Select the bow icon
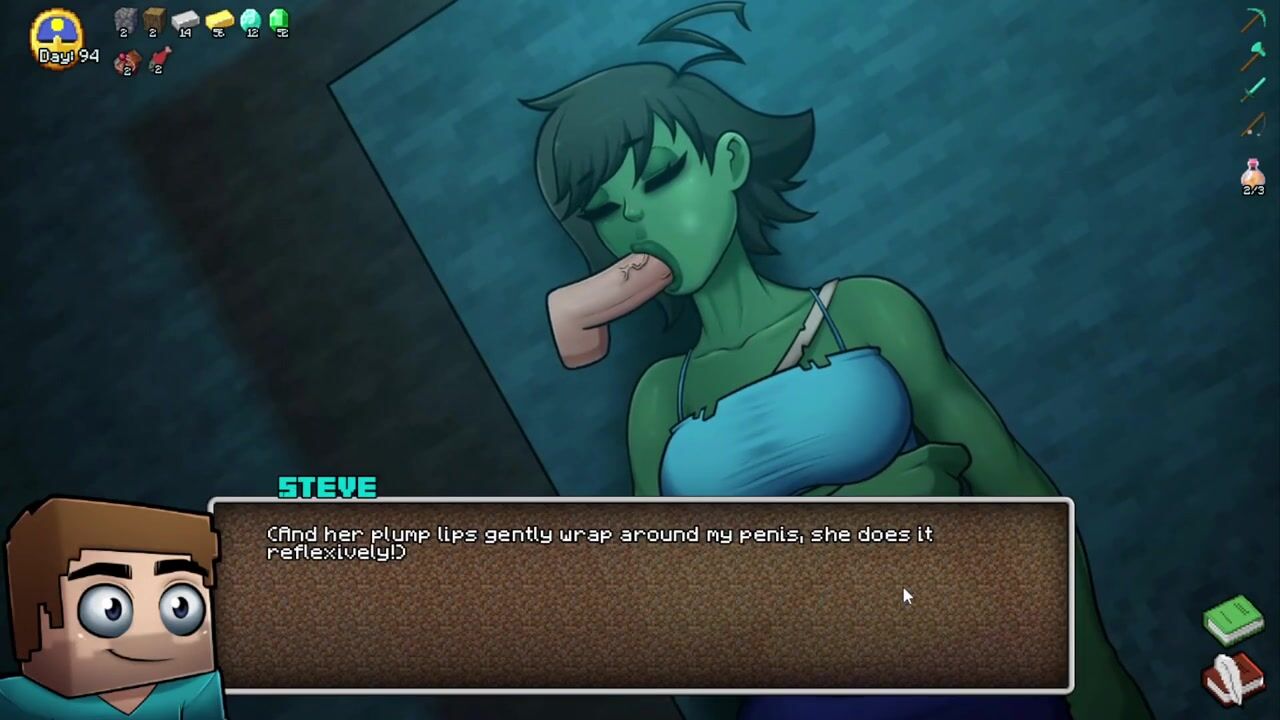1280x720 pixels. pos(1253,125)
